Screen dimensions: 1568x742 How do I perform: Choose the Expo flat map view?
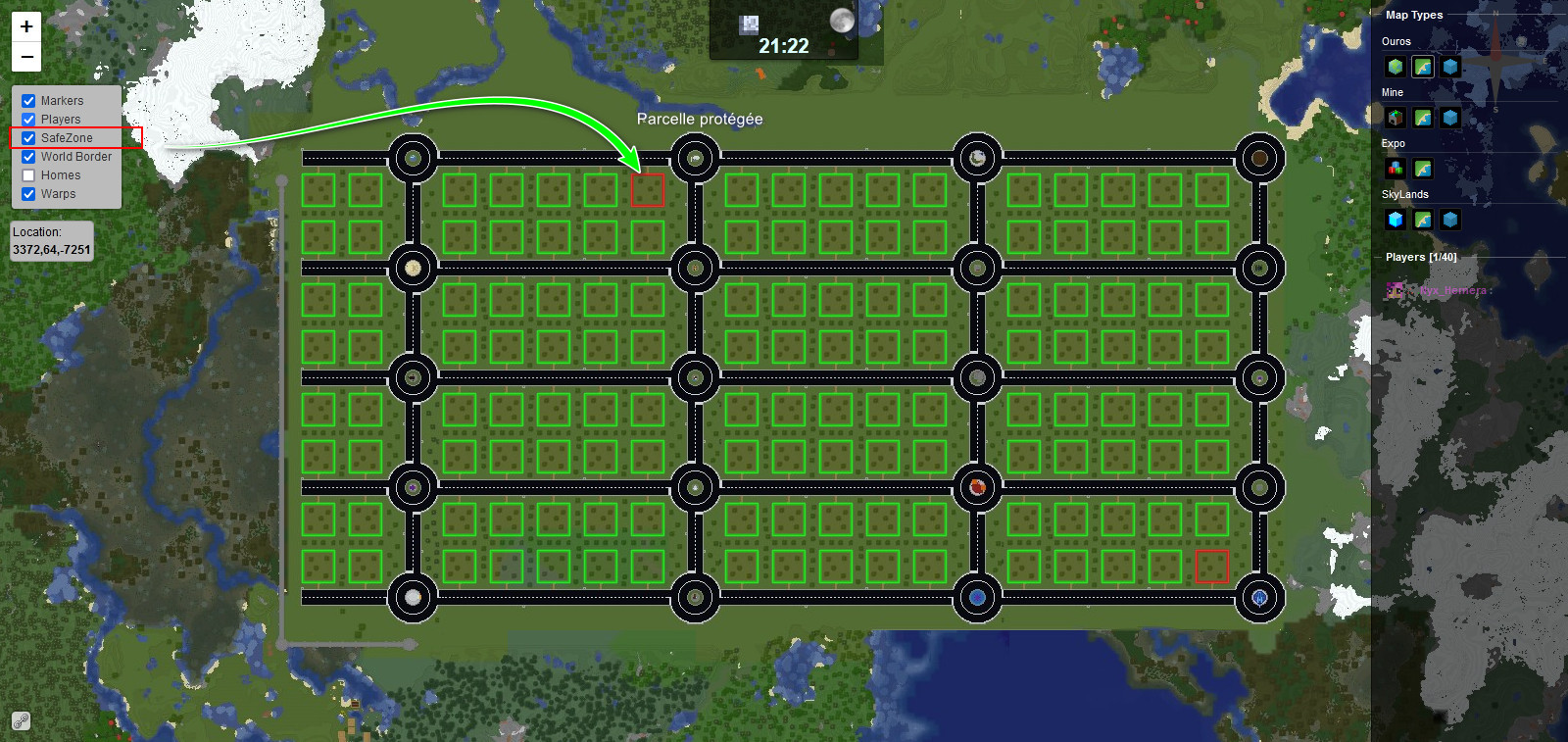tap(1423, 169)
